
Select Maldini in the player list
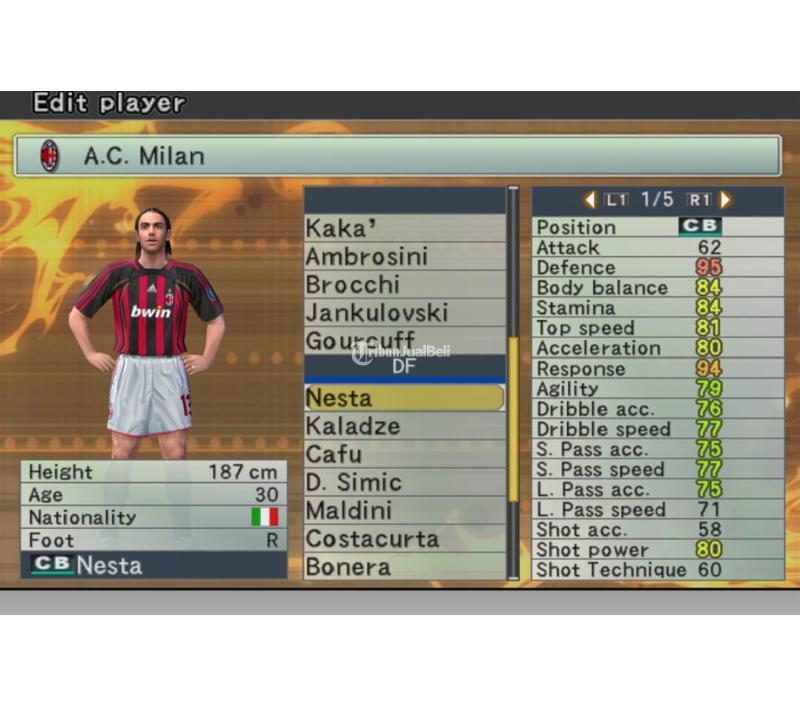click(x=404, y=510)
